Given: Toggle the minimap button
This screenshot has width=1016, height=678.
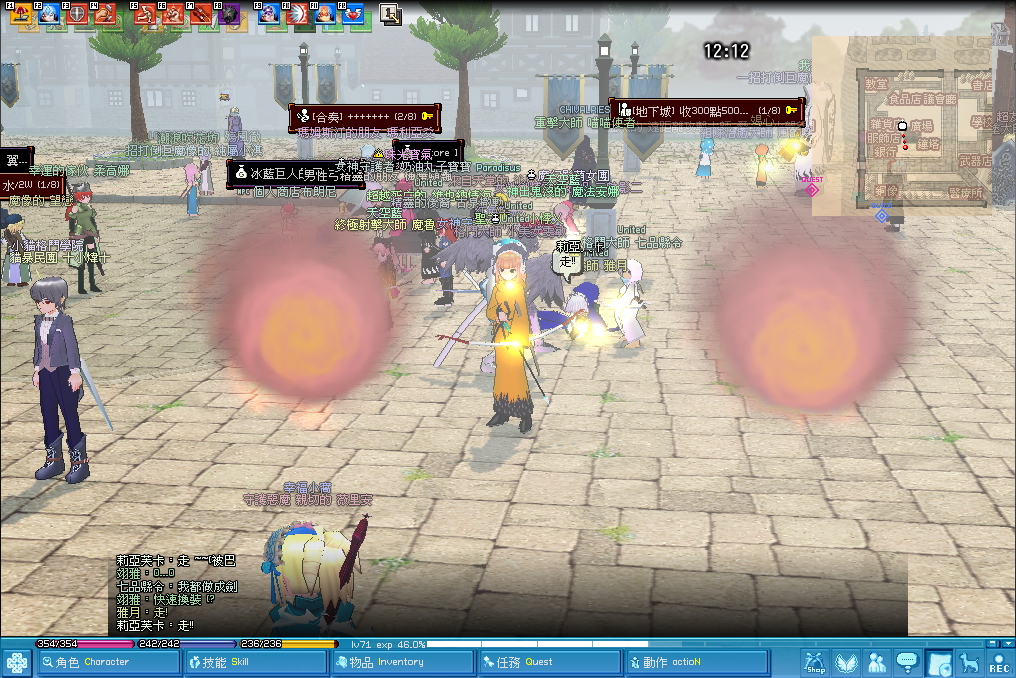Looking at the screenshot, I should point(938,662).
